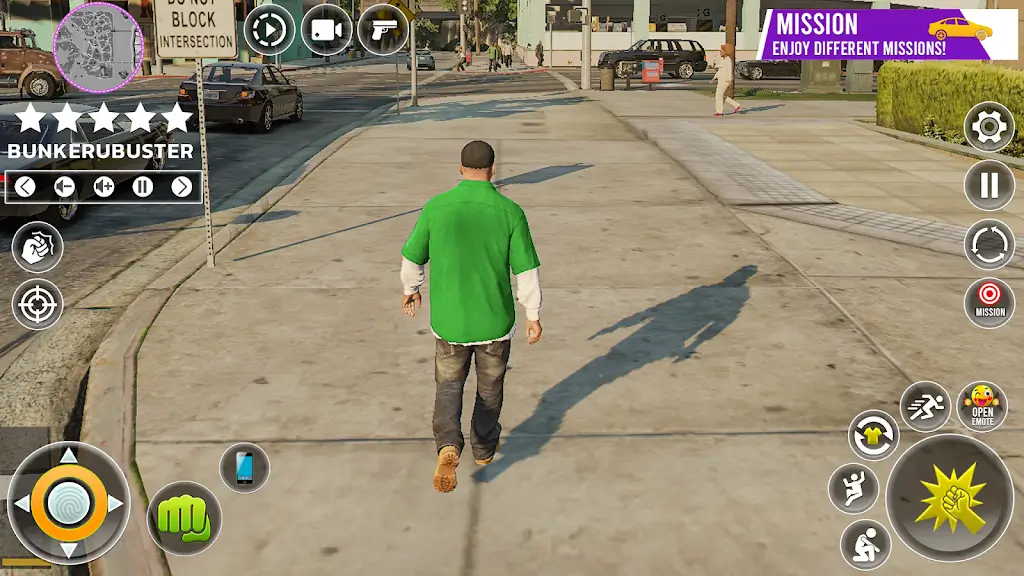
Task: Open the pistol weapon selector
Action: click(383, 30)
